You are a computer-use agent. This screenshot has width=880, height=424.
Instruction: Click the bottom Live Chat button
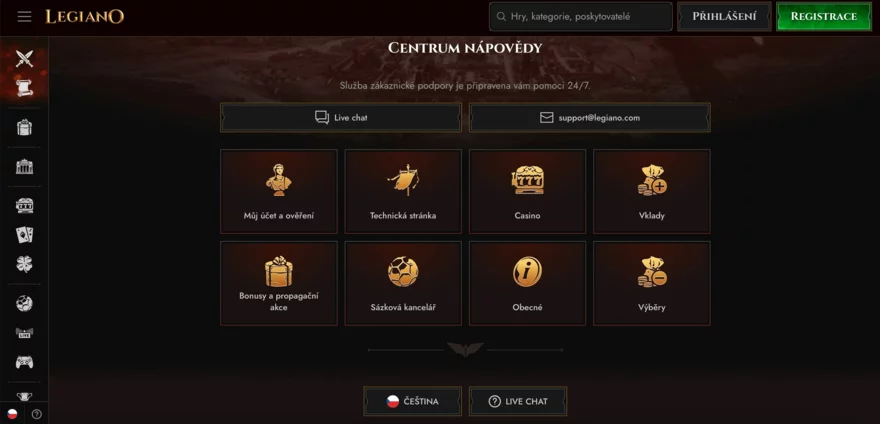(518, 401)
